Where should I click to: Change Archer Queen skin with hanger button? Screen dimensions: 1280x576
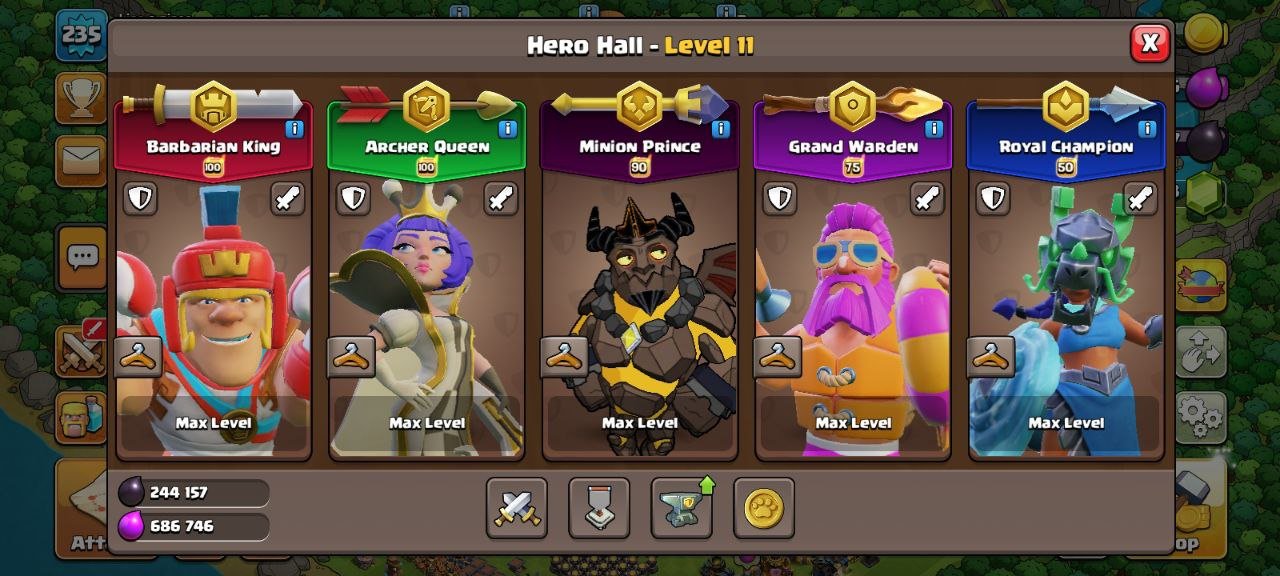pyautogui.click(x=352, y=357)
